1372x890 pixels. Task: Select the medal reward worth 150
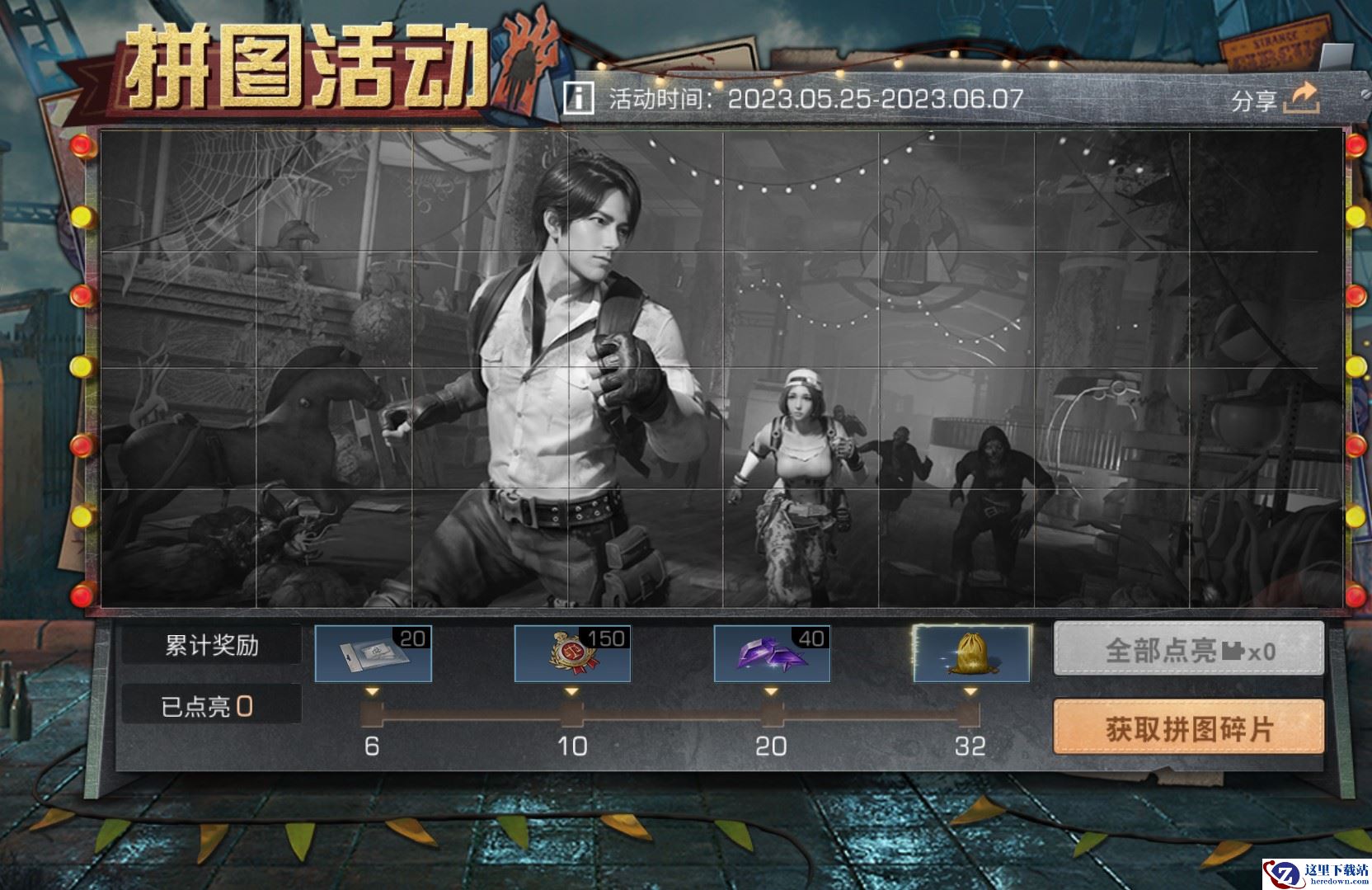[571, 652]
